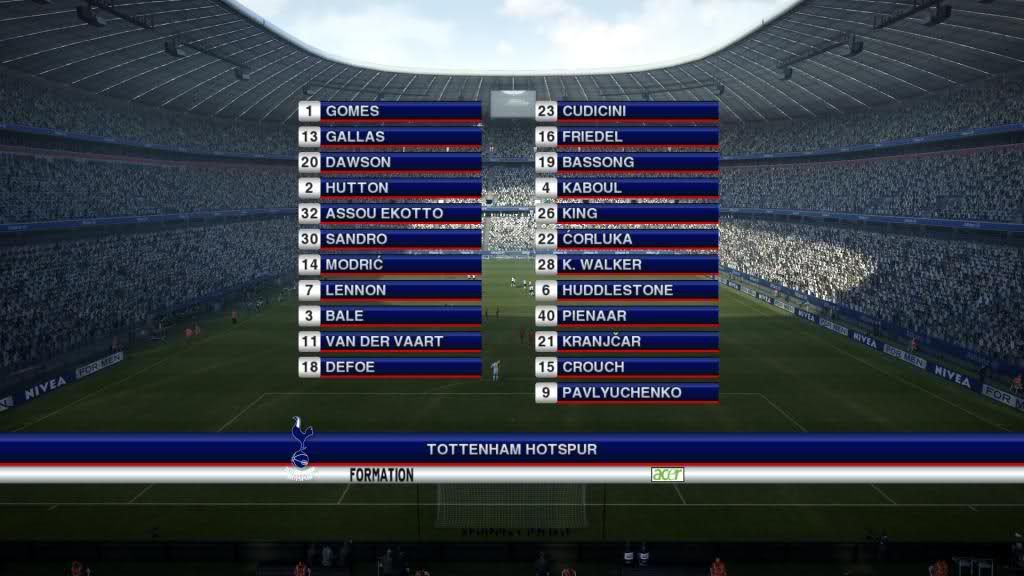Select Crouch on the bench list
The width and height of the screenshot is (1024, 576).
pyautogui.click(x=627, y=367)
